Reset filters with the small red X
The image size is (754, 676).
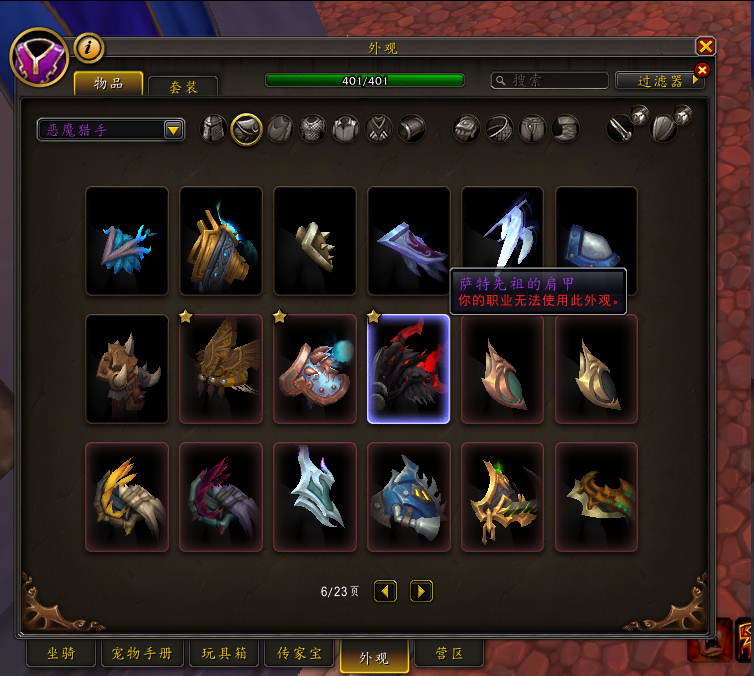coord(702,69)
